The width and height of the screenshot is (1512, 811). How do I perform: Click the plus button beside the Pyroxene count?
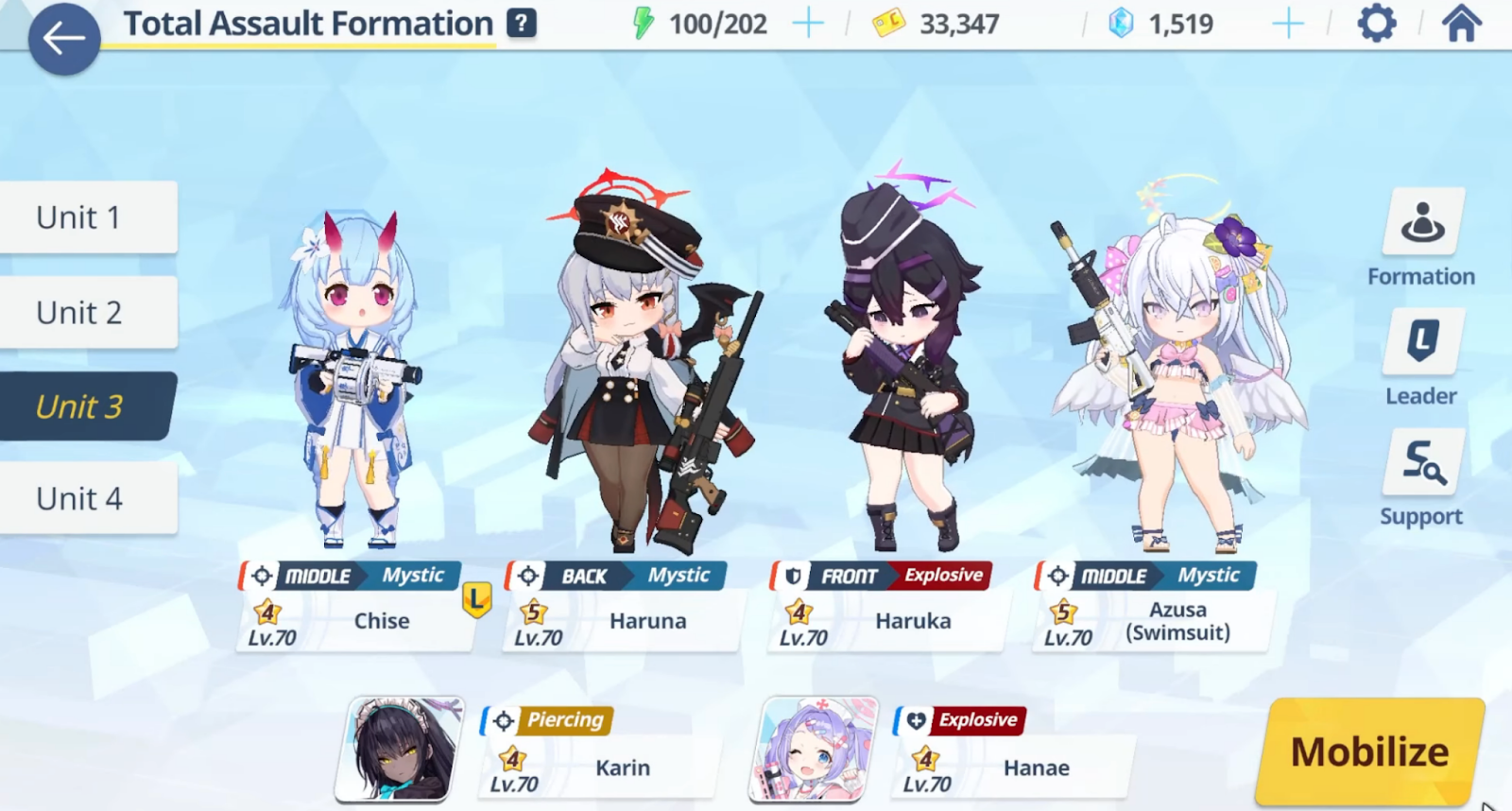point(1286,23)
